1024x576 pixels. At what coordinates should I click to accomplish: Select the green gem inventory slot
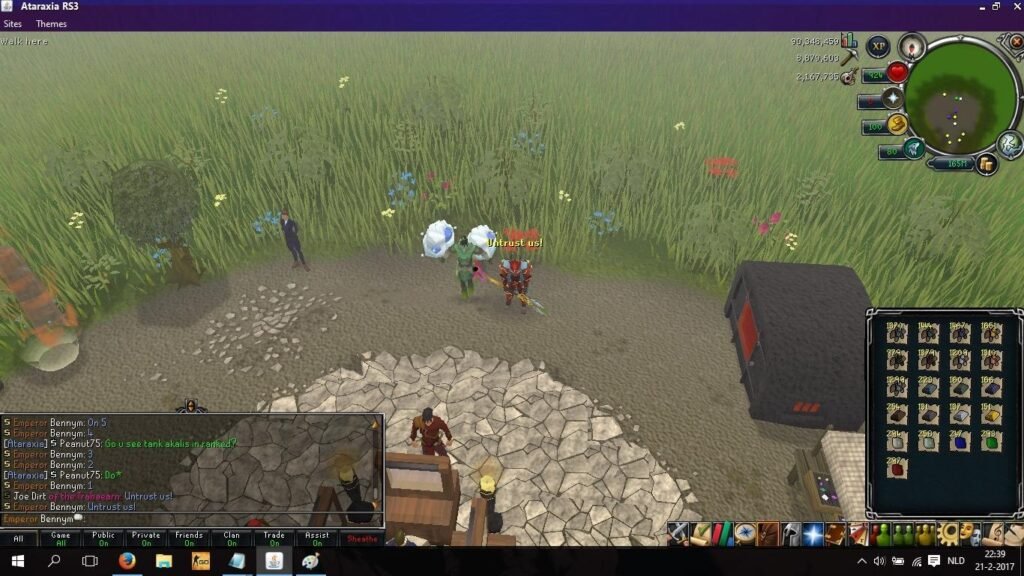[991, 442]
